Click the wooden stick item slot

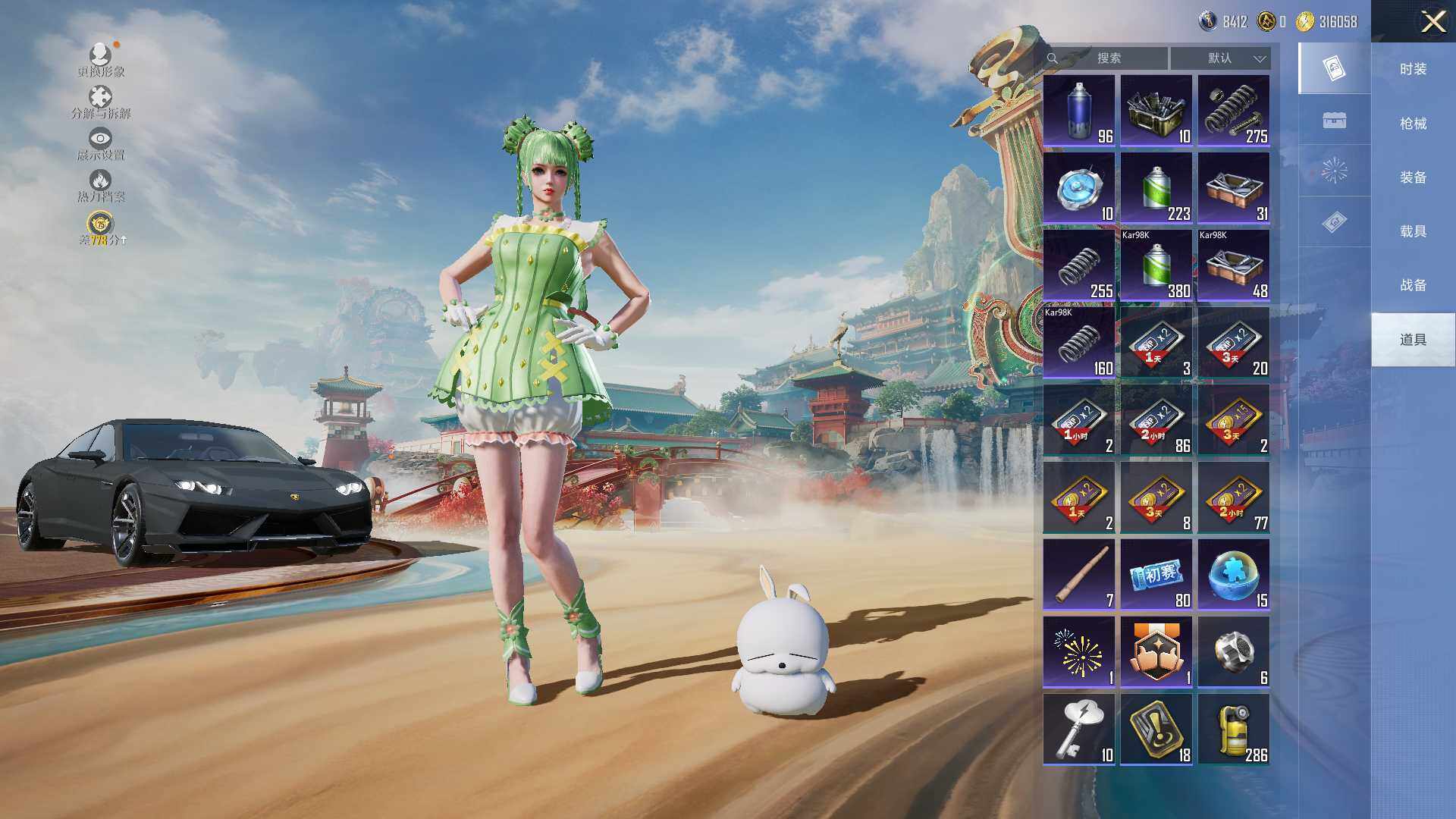1079,575
